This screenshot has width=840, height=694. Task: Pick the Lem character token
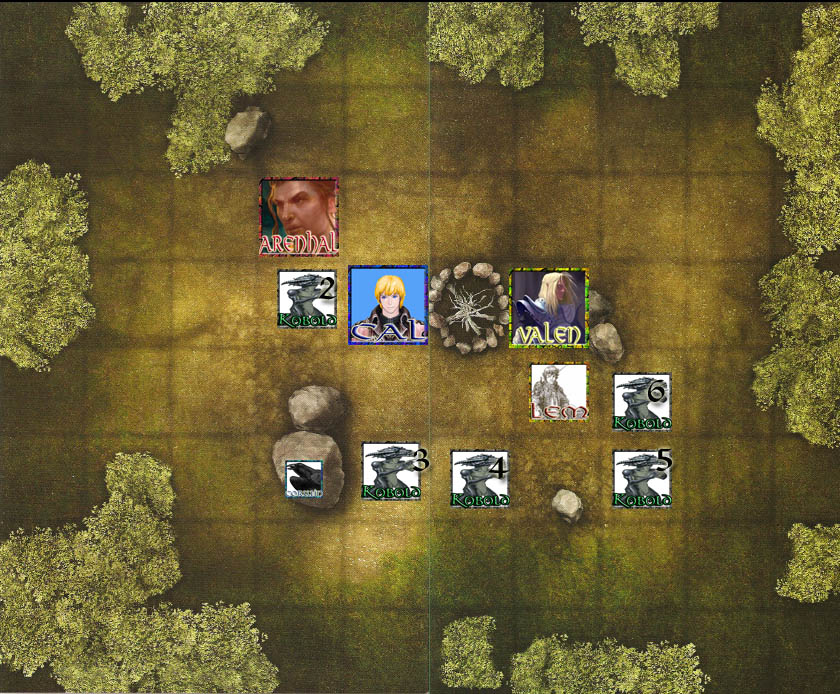(x=559, y=392)
